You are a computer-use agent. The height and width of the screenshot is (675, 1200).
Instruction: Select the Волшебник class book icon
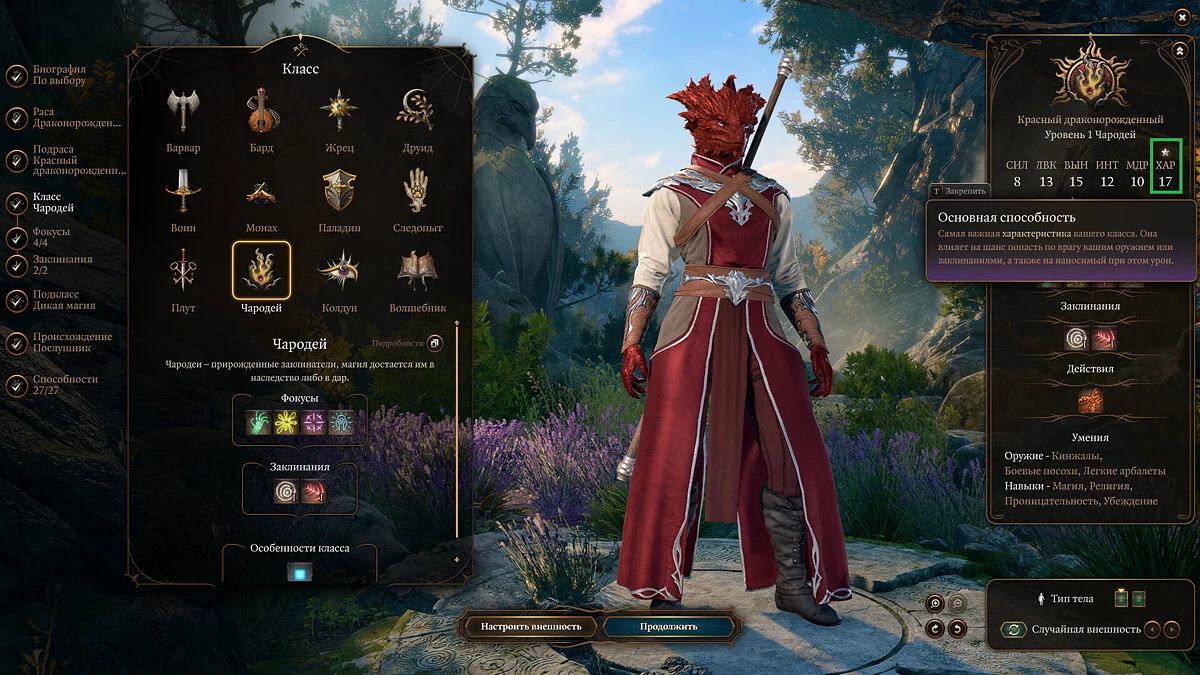coord(417,270)
